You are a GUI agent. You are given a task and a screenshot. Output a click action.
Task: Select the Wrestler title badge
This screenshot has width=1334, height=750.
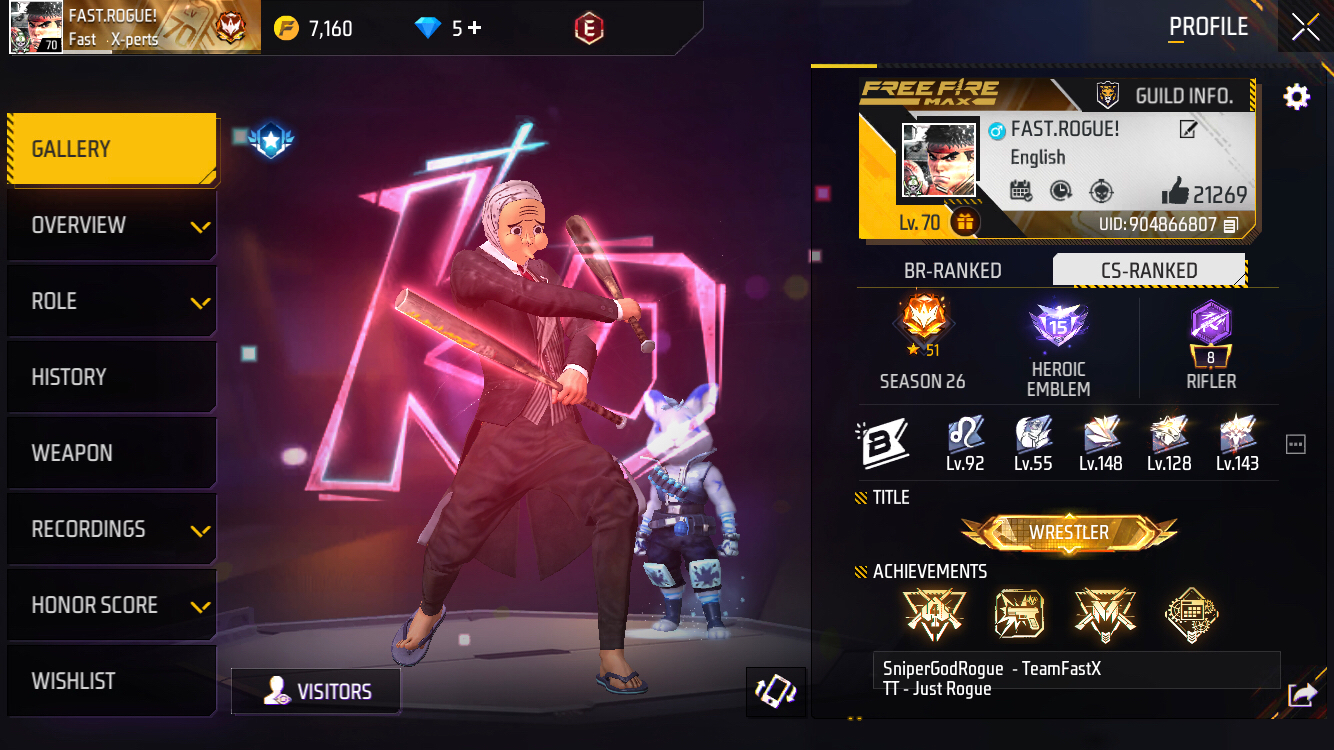point(1069,533)
